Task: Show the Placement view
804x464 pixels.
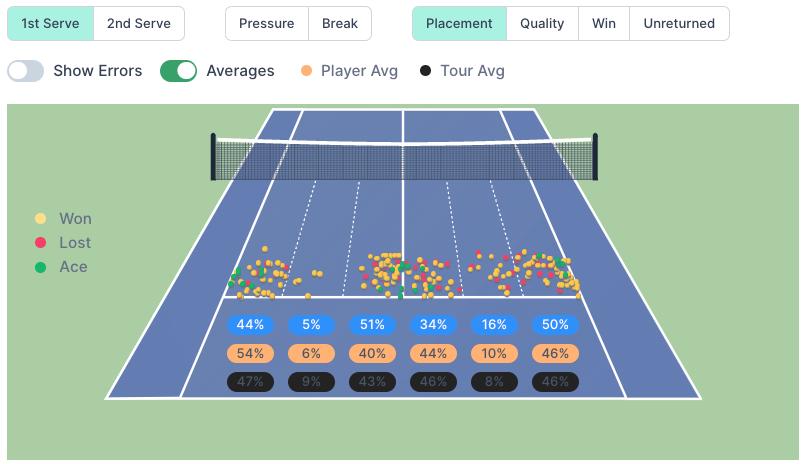Action: pos(459,23)
